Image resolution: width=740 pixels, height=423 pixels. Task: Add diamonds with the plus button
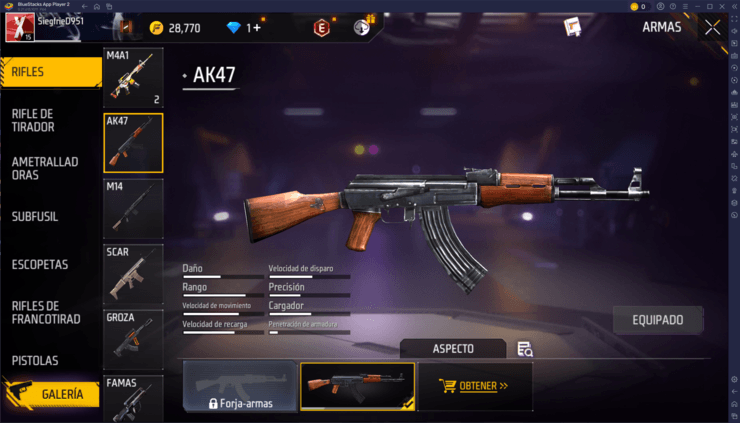coord(256,28)
